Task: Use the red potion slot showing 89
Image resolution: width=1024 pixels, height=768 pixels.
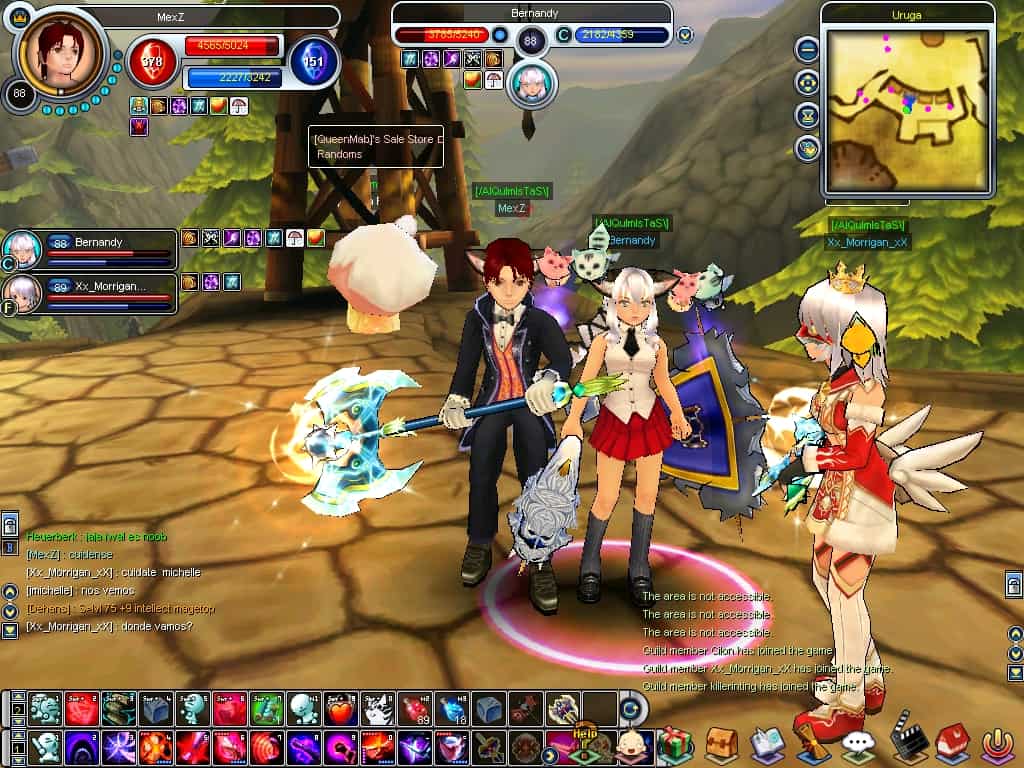Action: tap(415, 708)
